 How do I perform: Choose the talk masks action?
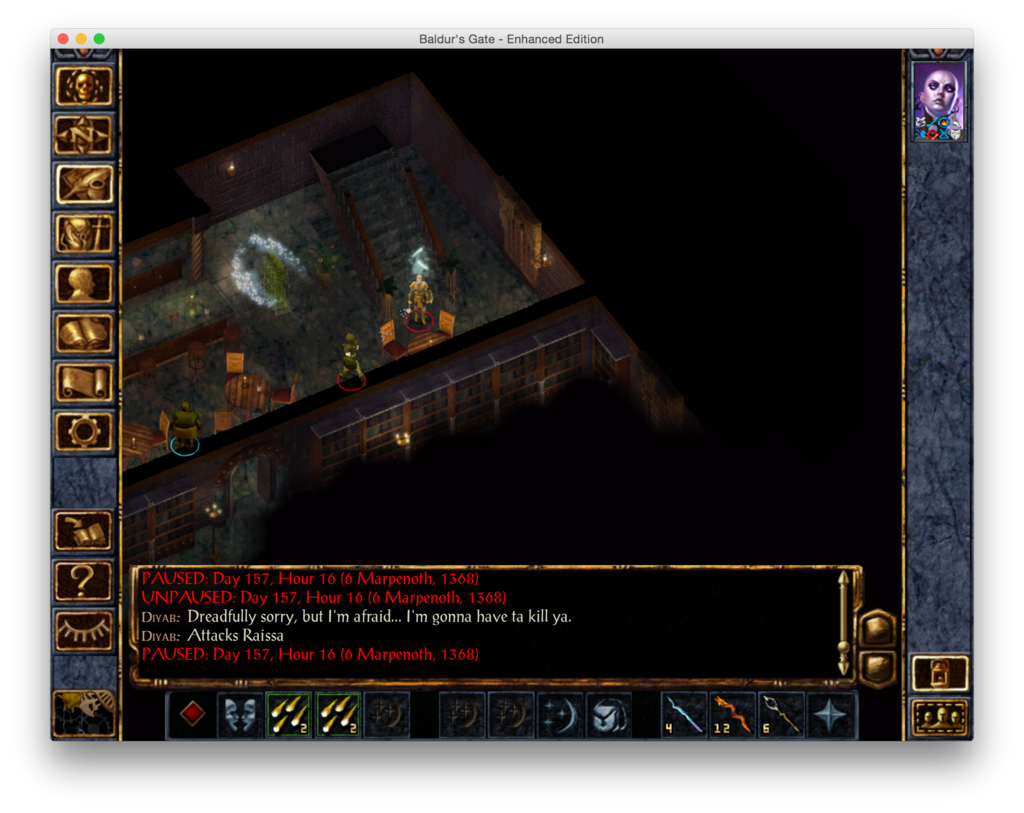point(241,716)
